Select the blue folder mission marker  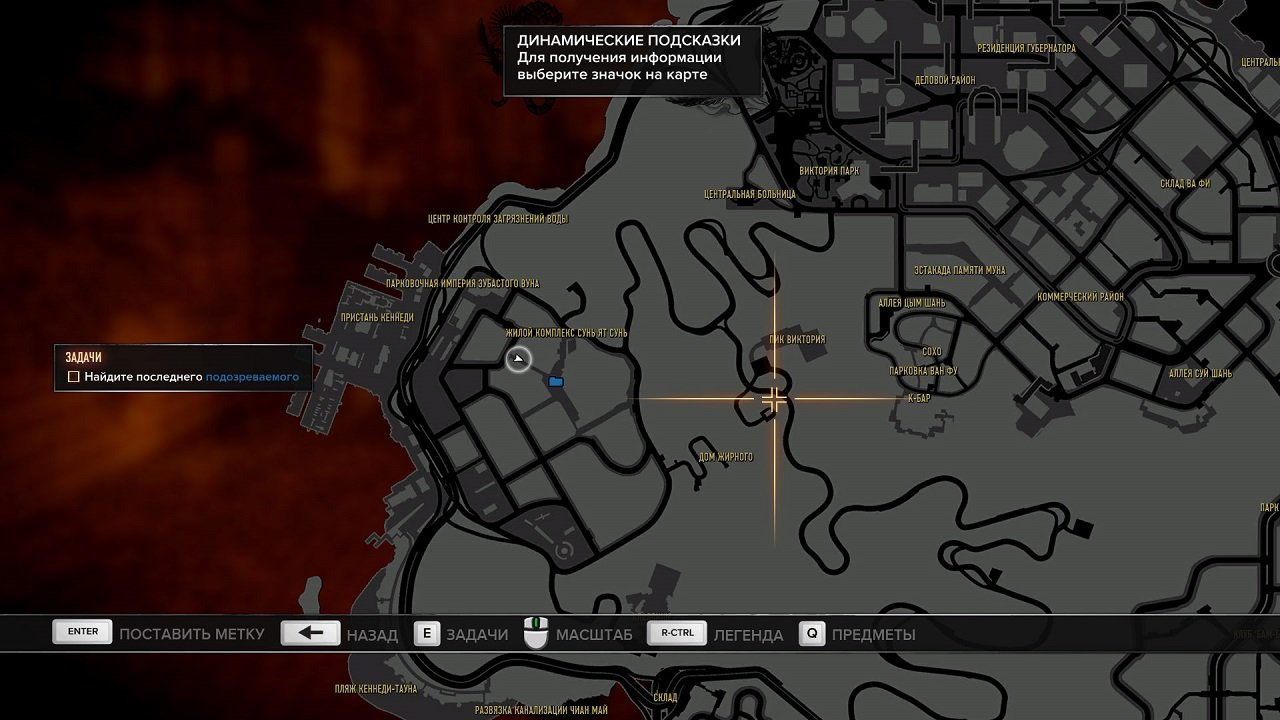click(556, 381)
